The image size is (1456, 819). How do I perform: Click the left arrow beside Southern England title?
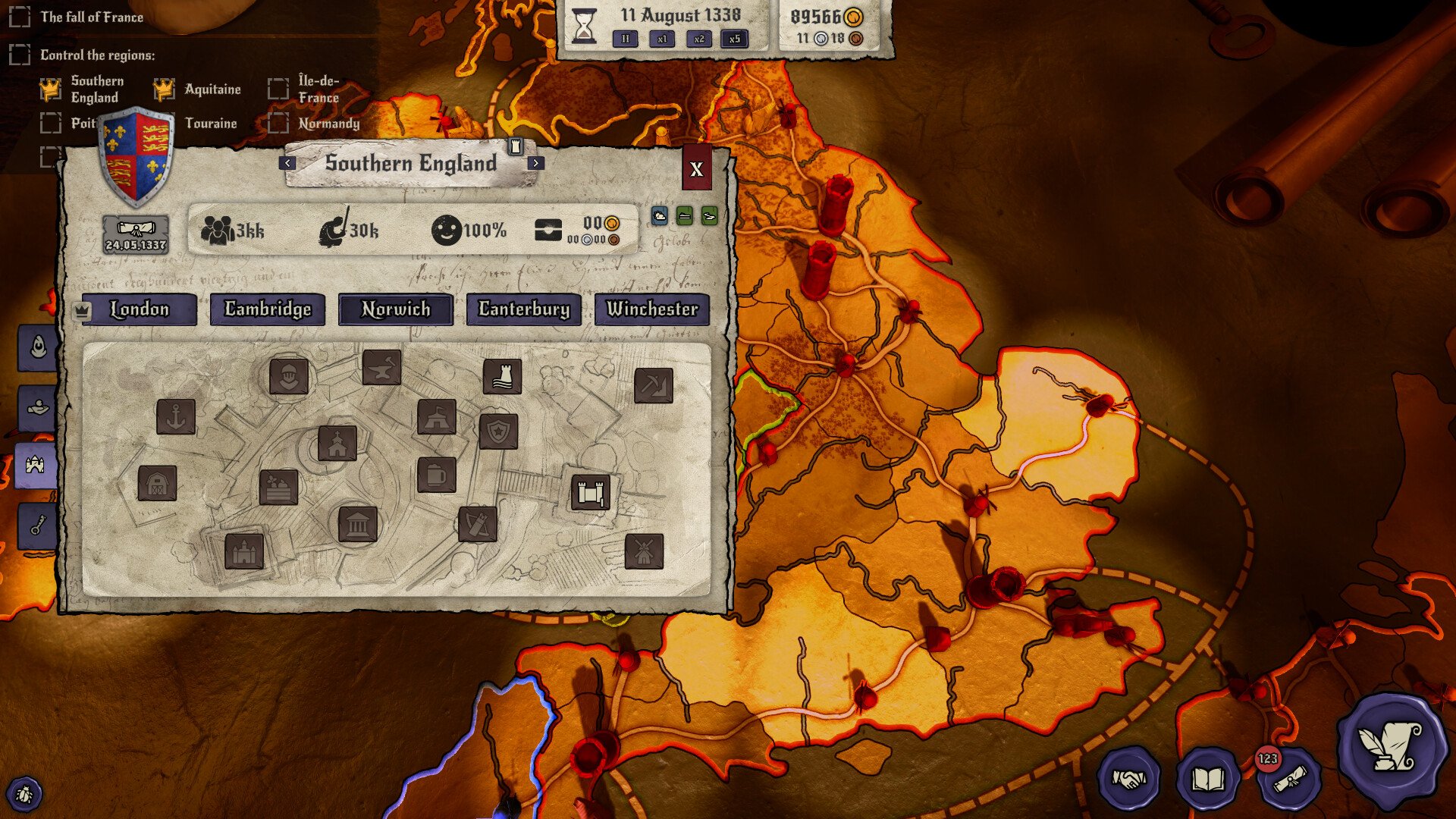(287, 163)
